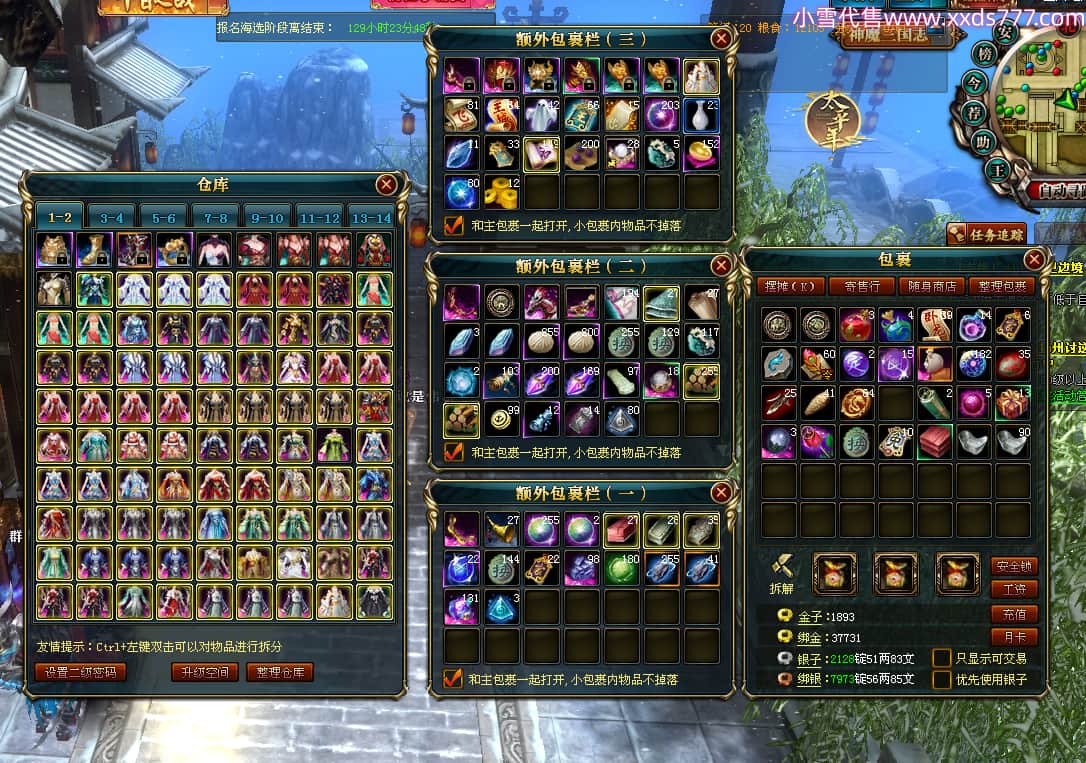Image resolution: width=1086 pixels, height=763 pixels.
Task: Open the 充值 recharge button
Action: 1013,613
